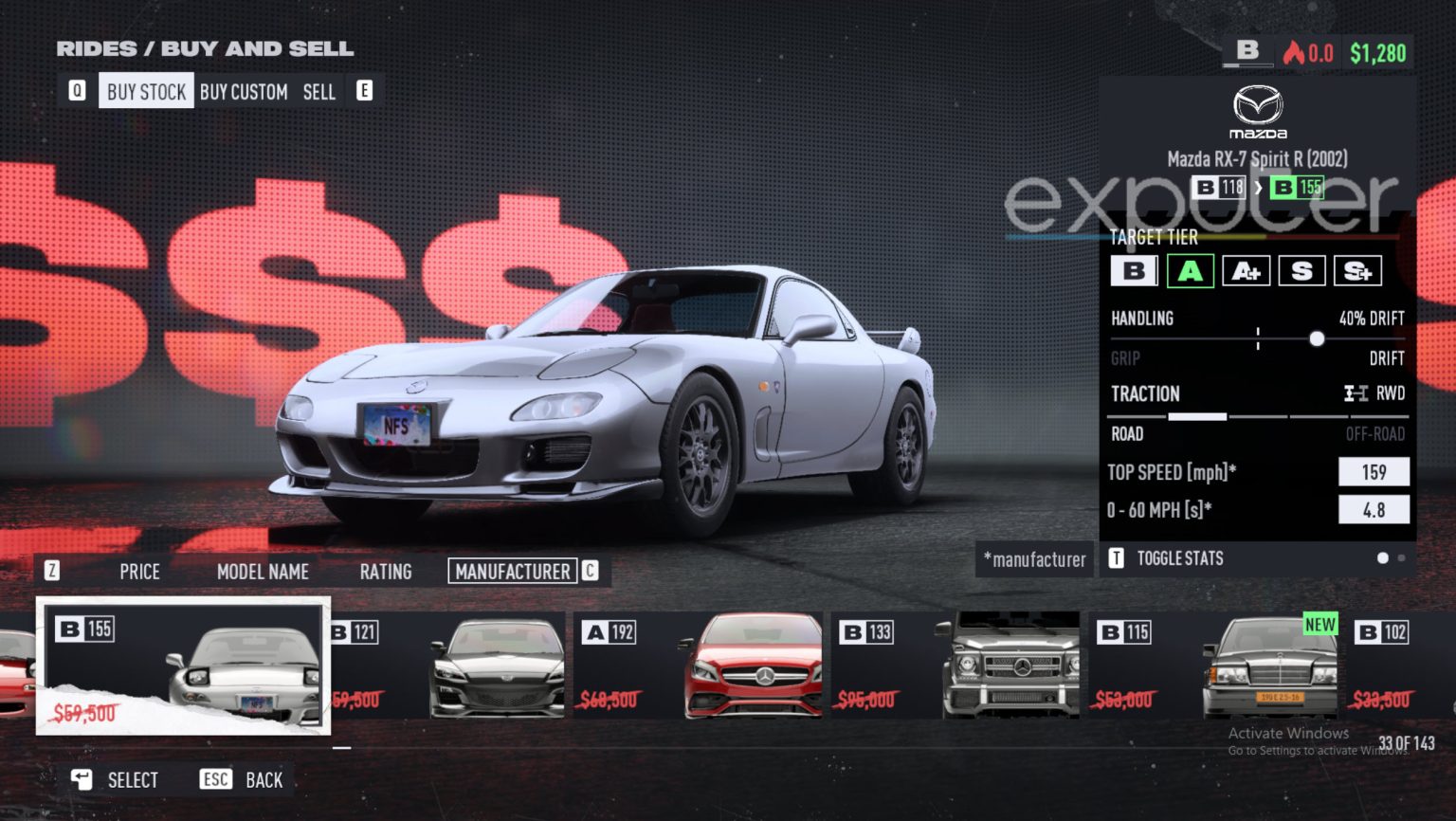Sort cars by PRICE
This screenshot has width=1456, height=821.
(139, 571)
